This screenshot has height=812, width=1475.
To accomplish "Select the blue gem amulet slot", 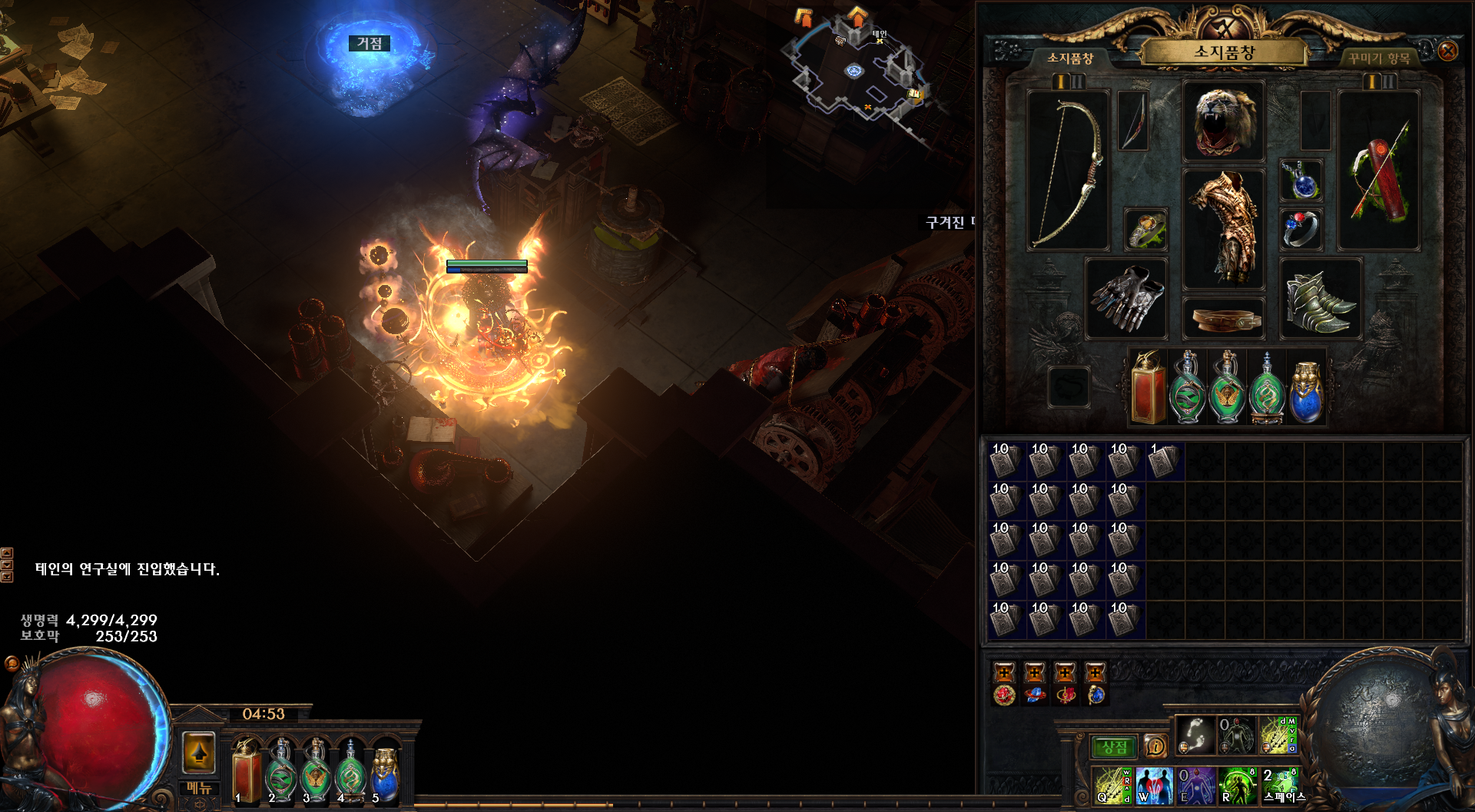I will [x=1301, y=181].
